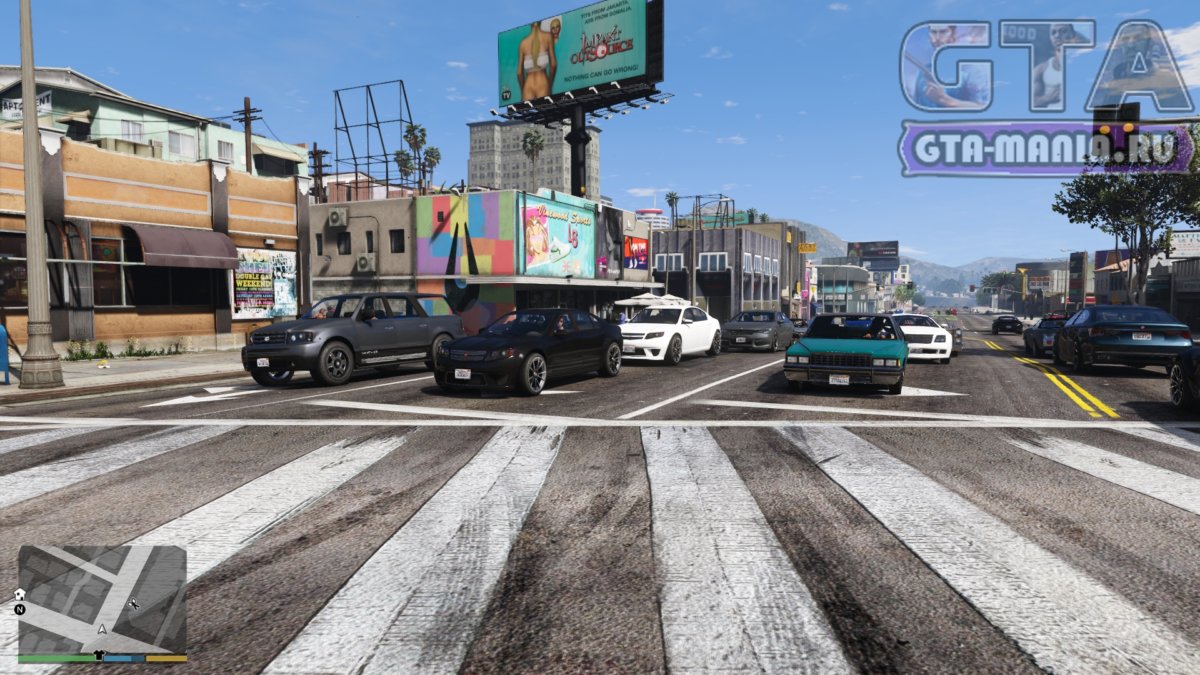Click the north compass indicator on the minimap
Image resolution: width=1200 pixels, height=675 pixels.
click(x=20, y=608)
